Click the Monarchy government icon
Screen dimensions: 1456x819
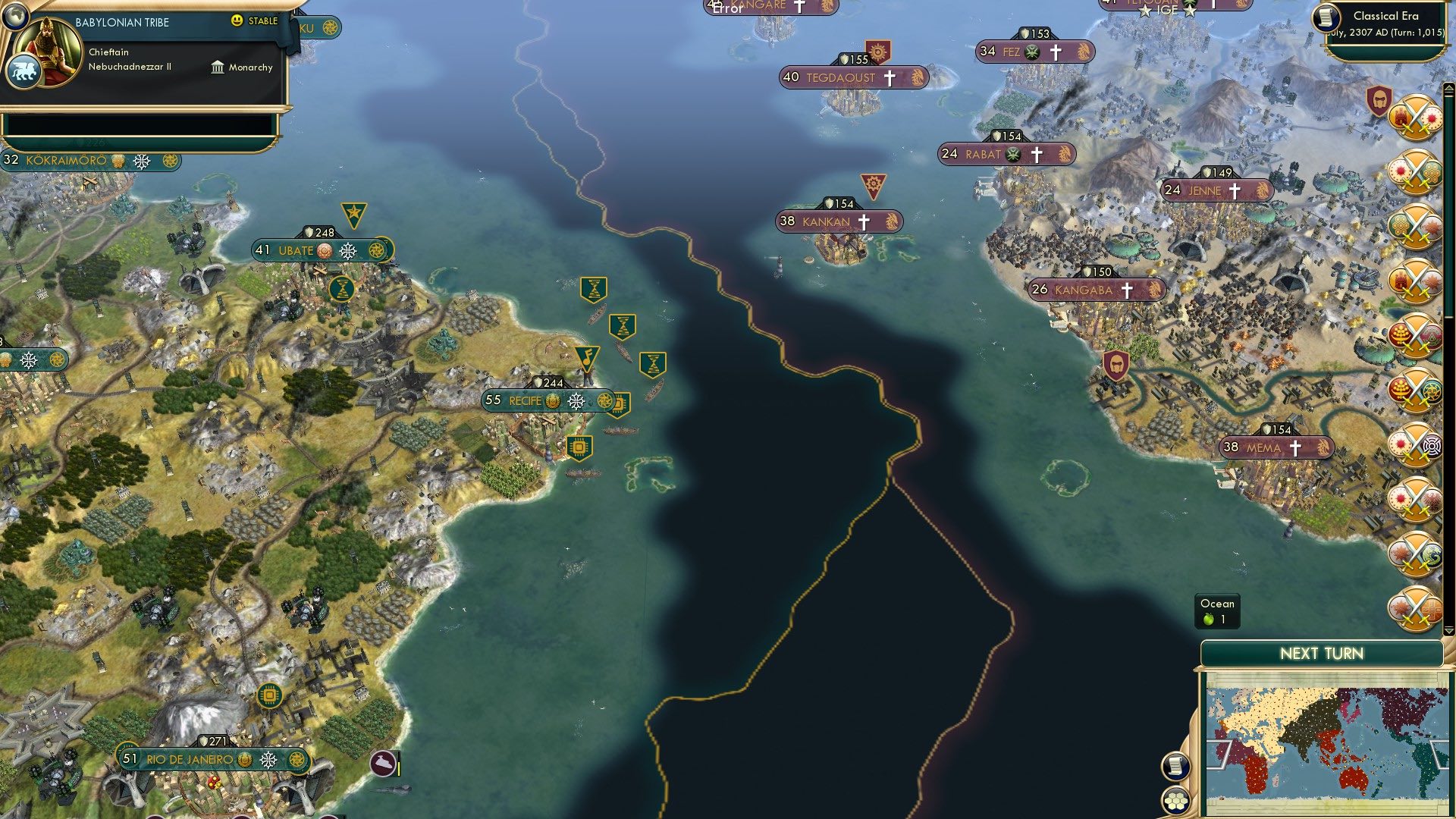(216, 67)
